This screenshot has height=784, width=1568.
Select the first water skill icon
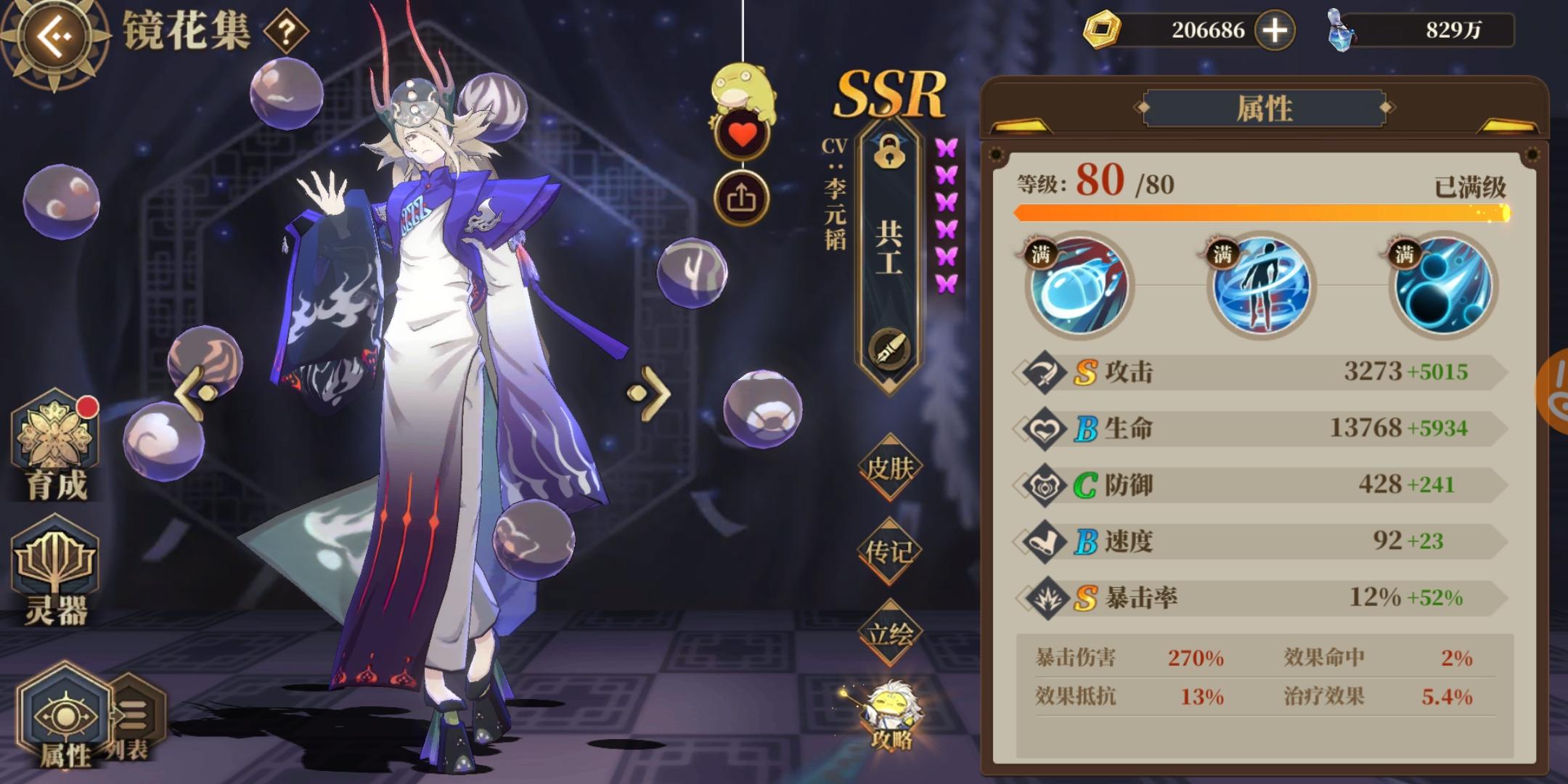click(1079, 289)
